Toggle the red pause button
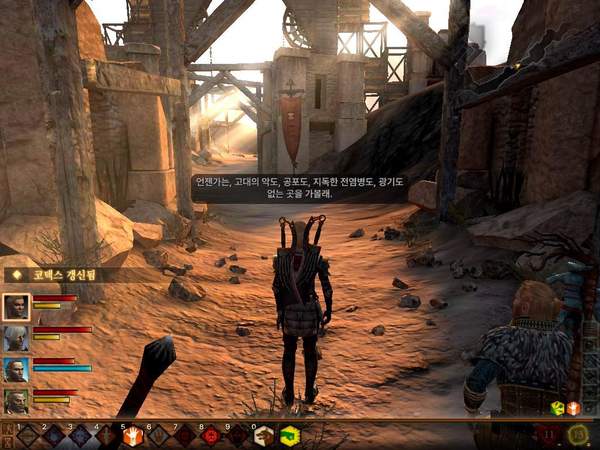The height and width of the screenshot is (450, 600). [x=547, y=435]
